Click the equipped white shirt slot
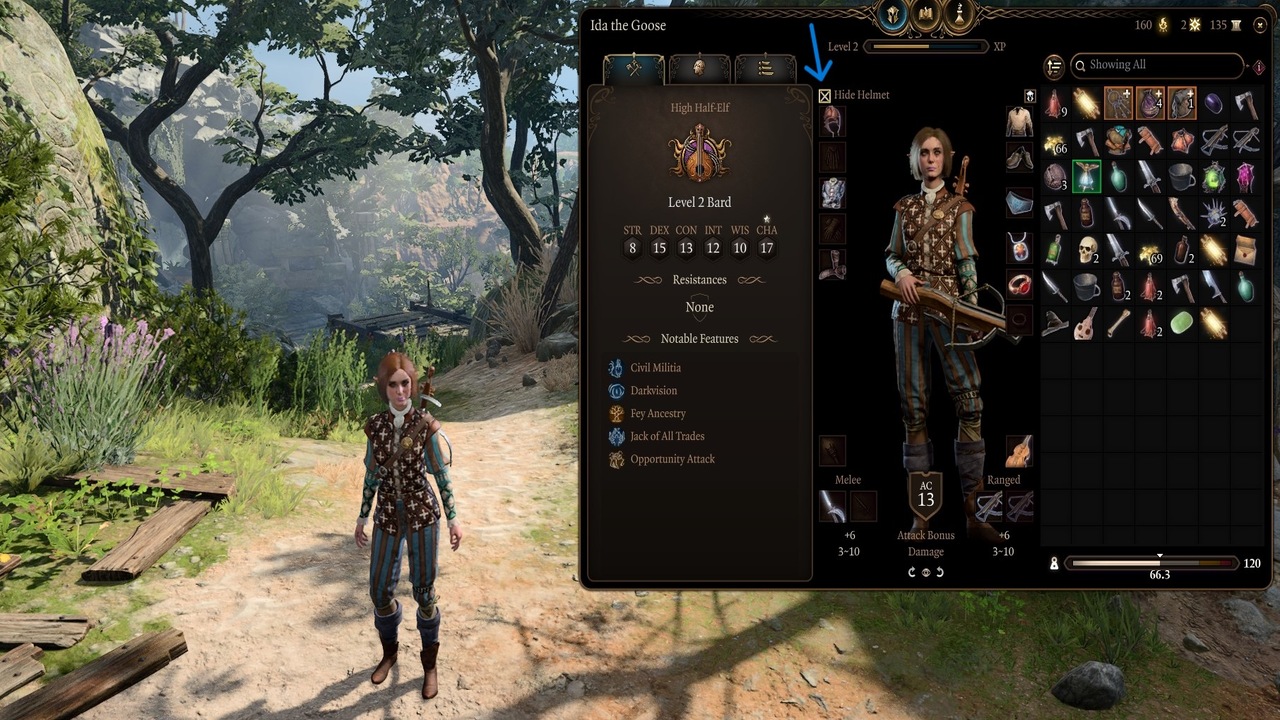This screenshot has height=720, width=1280. pyautogui.click(x=1019, y=122)
